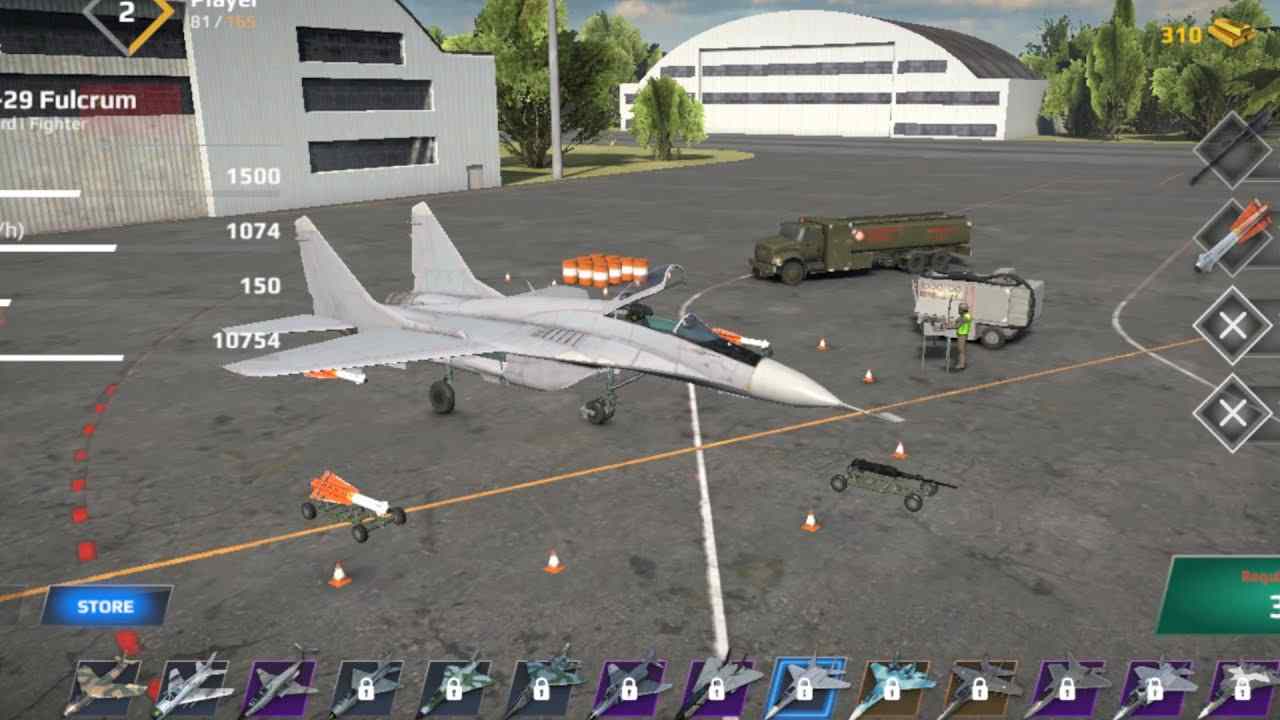Select the AIM missile cart on the tarmac
Viewport: 1280px width, 720px height.
tap(355, 500)
